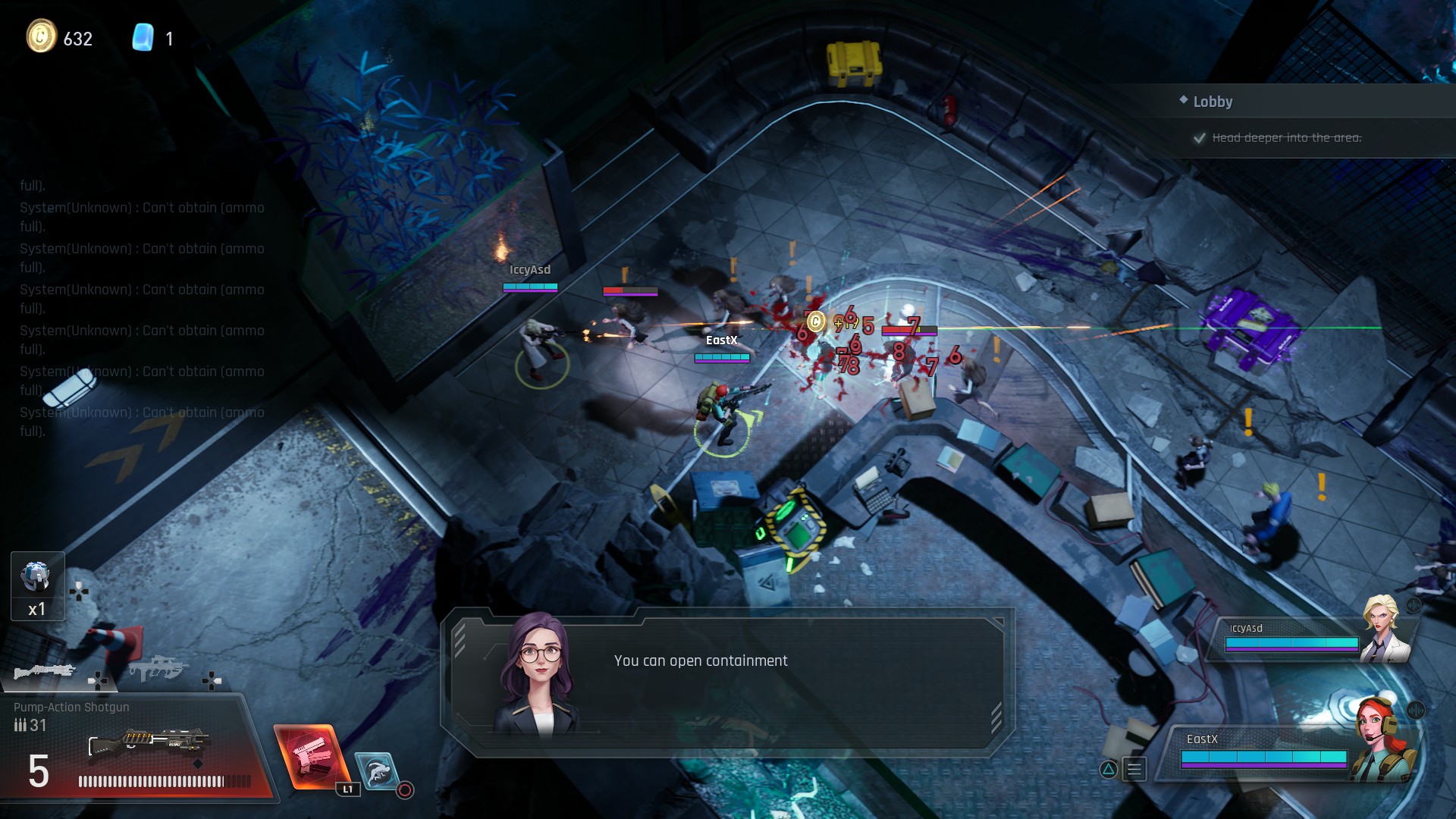Click the IccyAsd teammate portrait

(x=1383, y=629)
